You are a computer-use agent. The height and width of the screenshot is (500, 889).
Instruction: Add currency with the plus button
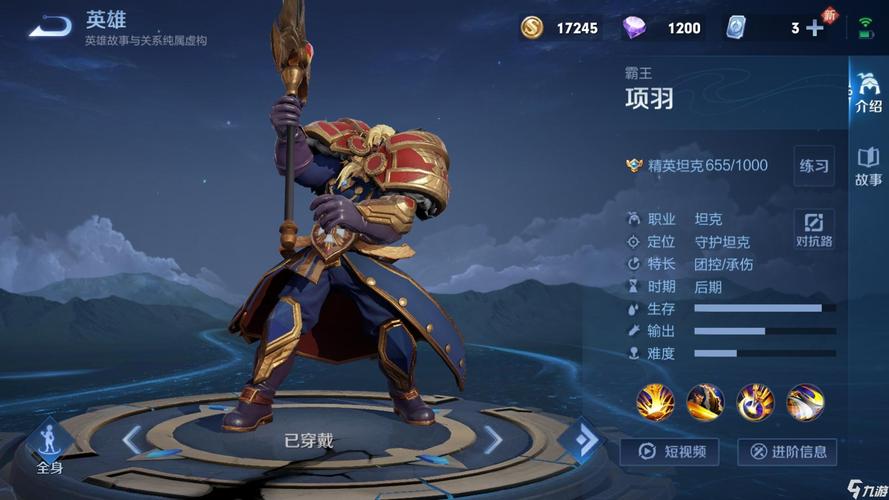click(x=815, y=28)
